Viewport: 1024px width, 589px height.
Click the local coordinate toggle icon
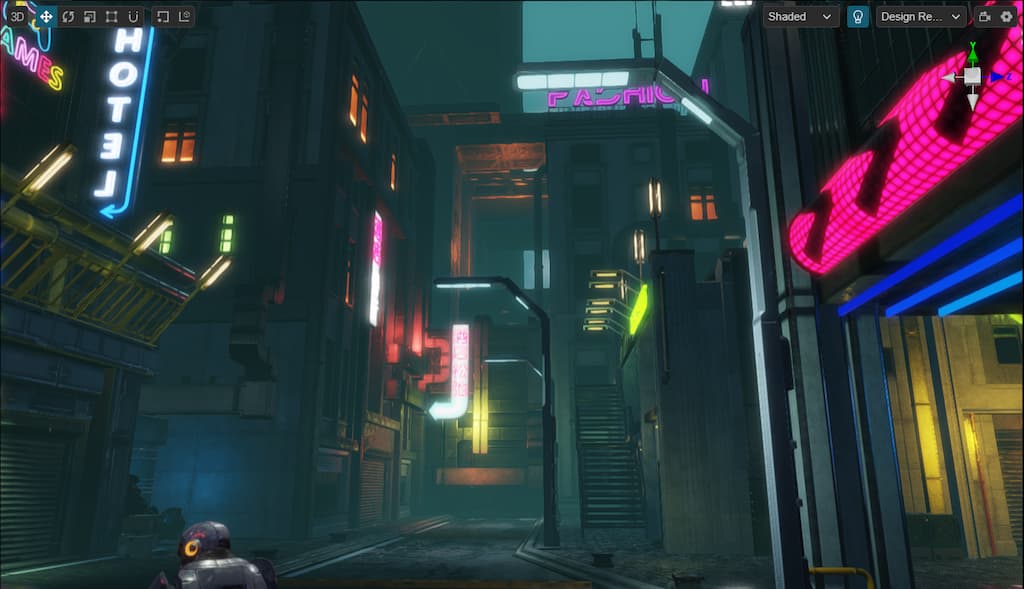[184, 16]
